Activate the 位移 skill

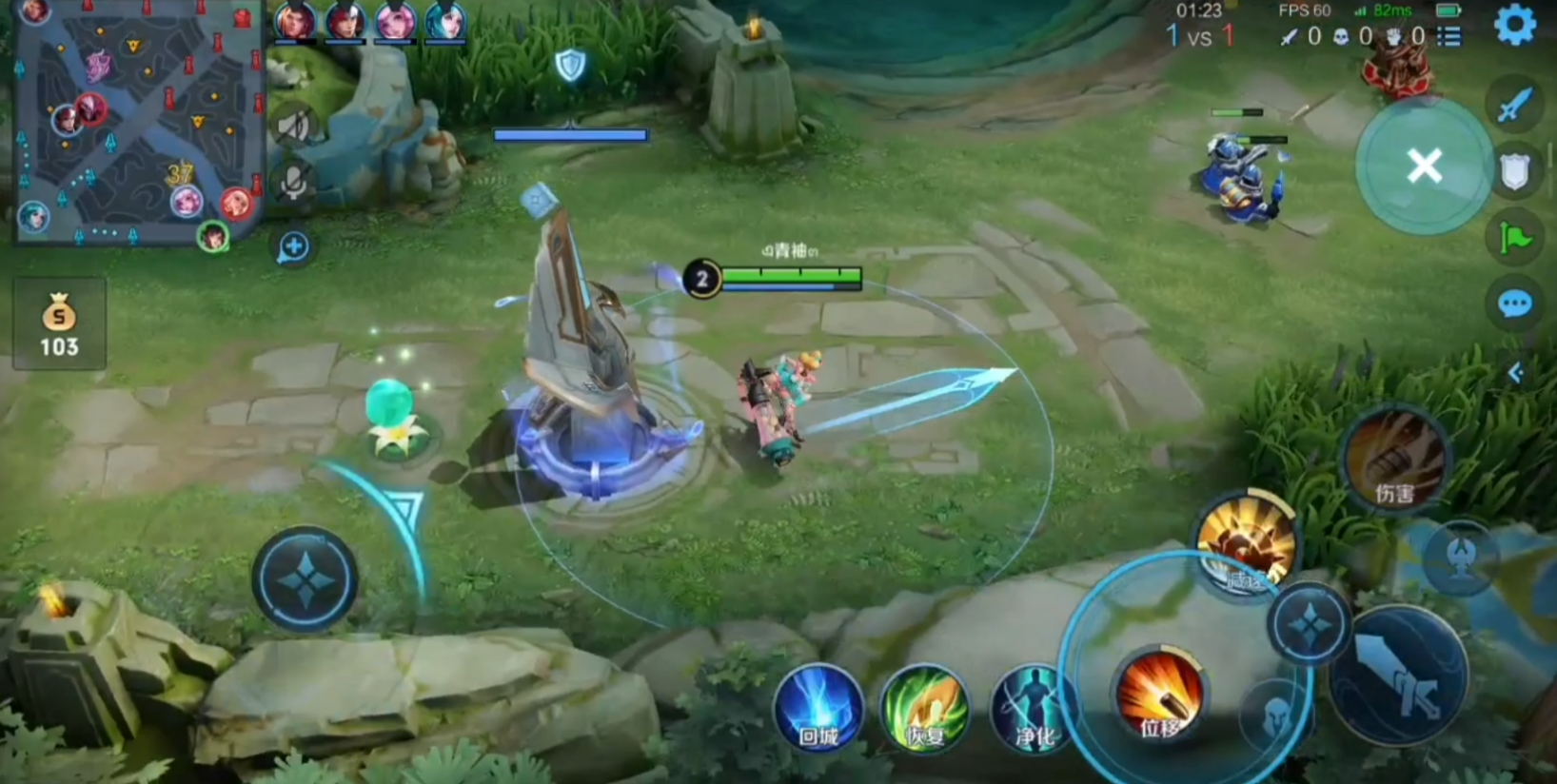pos(1160,696)
